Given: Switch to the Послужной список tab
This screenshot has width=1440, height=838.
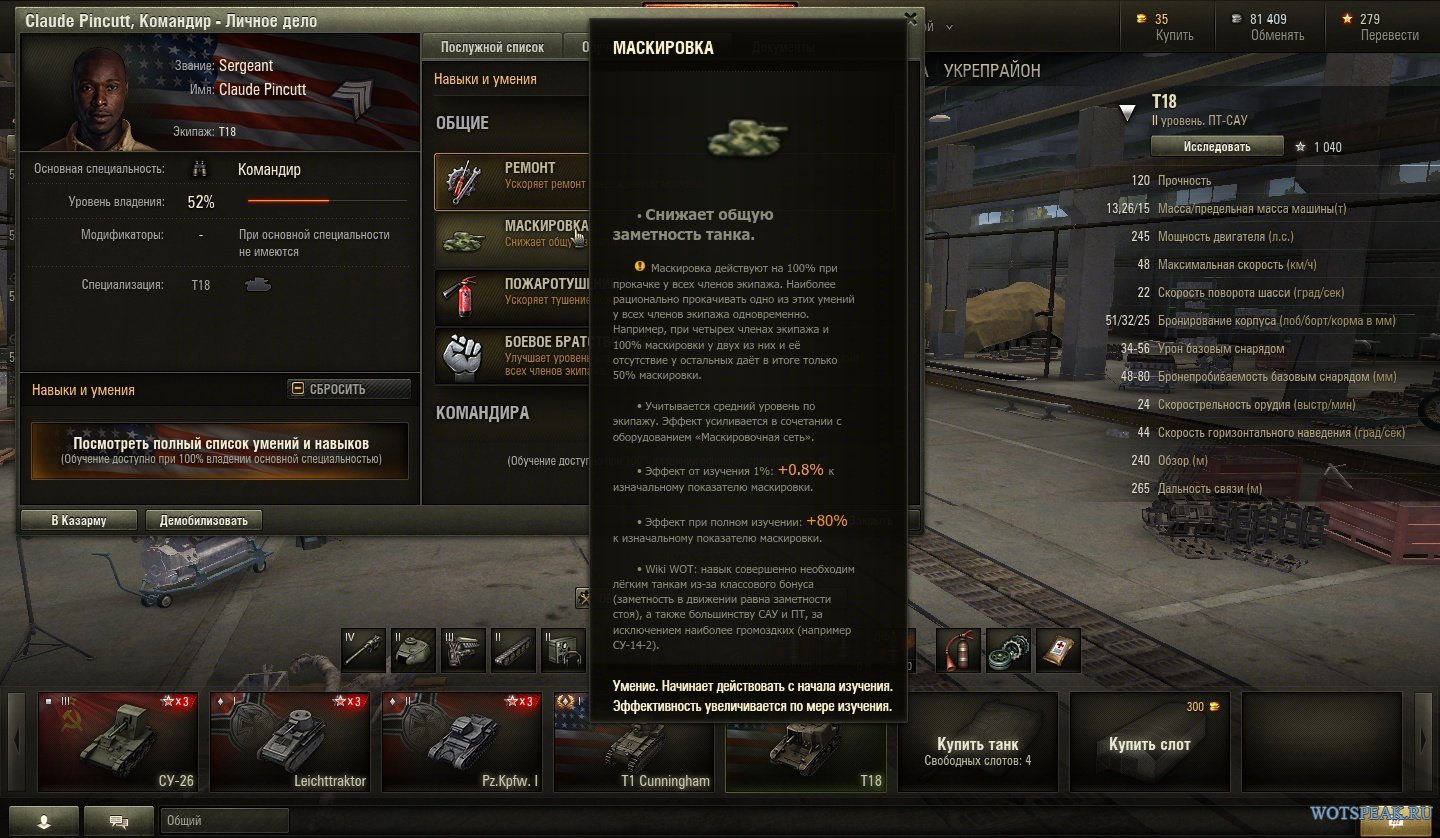Looking at the screenshot, I should [492, 47].
